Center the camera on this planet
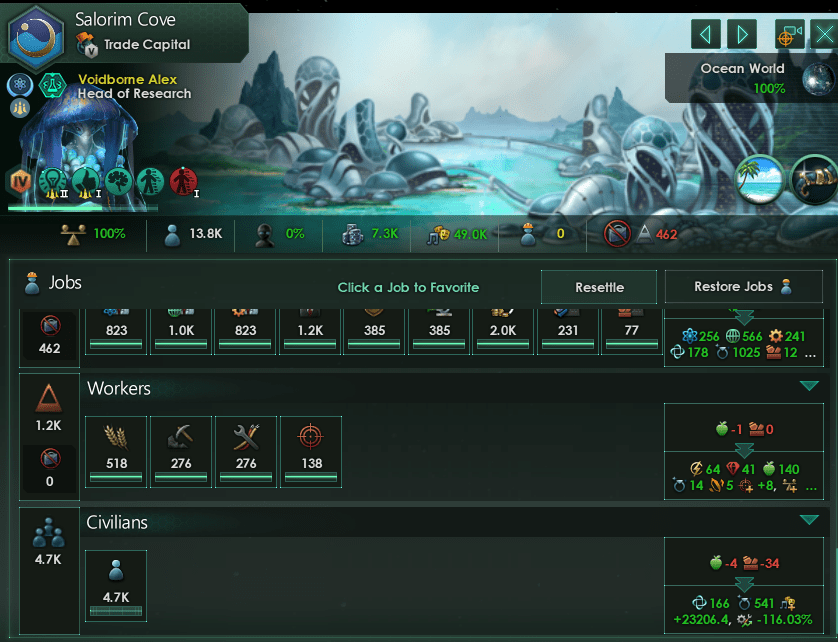 click(789, 35)
